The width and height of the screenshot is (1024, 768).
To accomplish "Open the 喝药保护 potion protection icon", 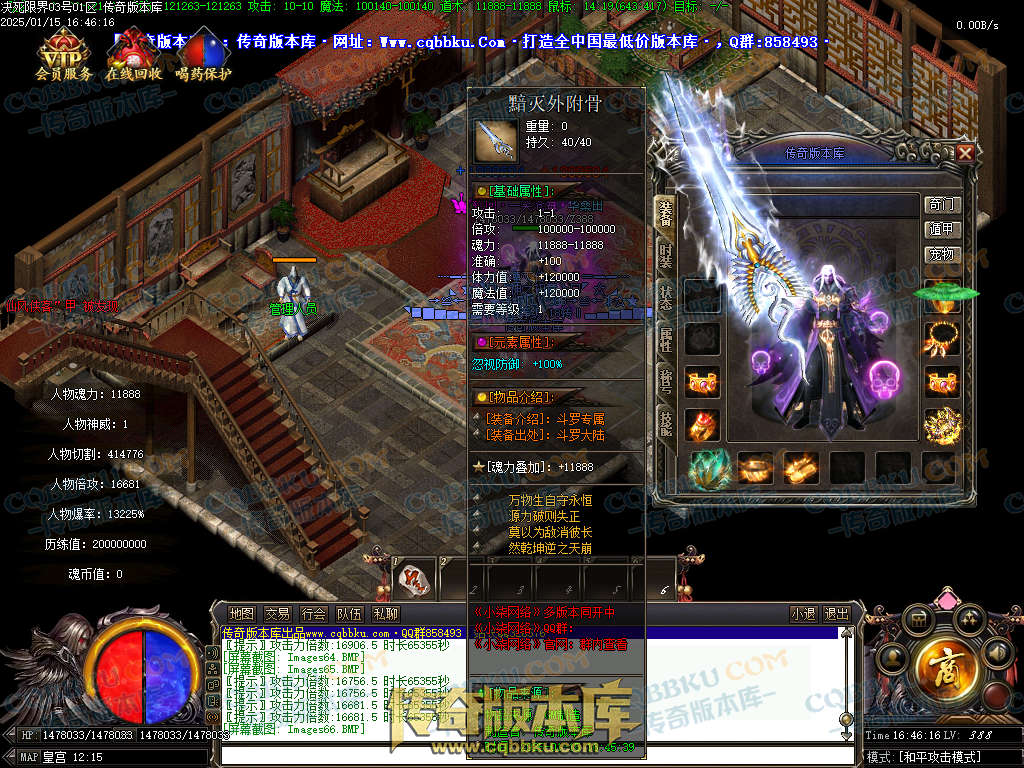I will click(x=203, y=56).
